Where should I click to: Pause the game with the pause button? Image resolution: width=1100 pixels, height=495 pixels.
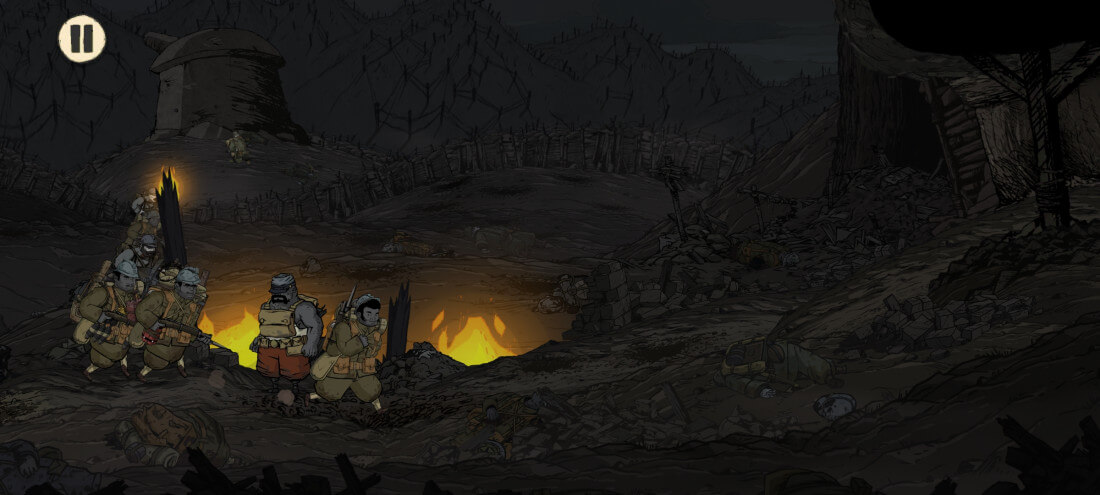point(82,39)
